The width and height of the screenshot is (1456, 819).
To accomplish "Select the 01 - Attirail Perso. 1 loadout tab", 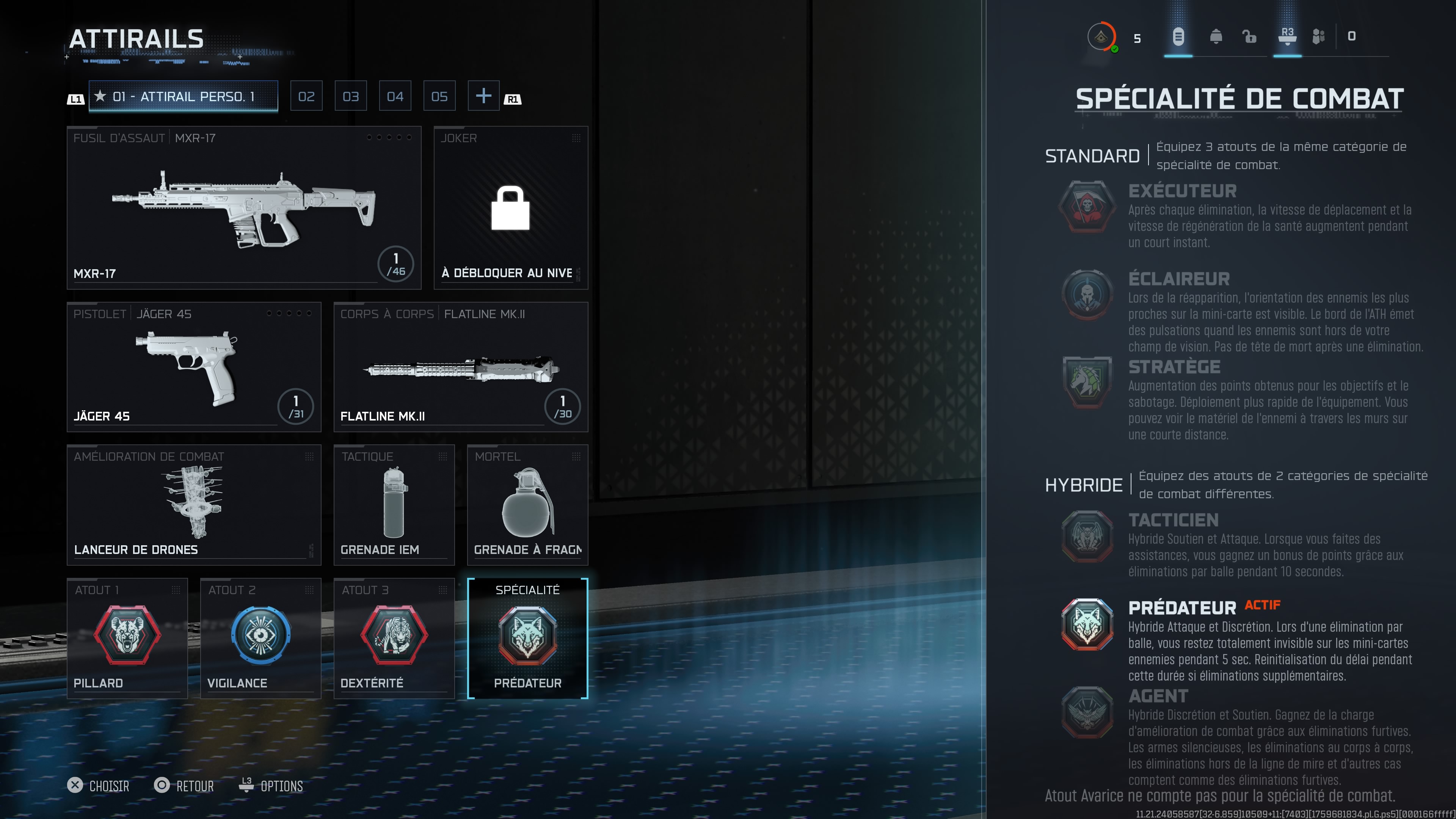I will coord(183,96).
